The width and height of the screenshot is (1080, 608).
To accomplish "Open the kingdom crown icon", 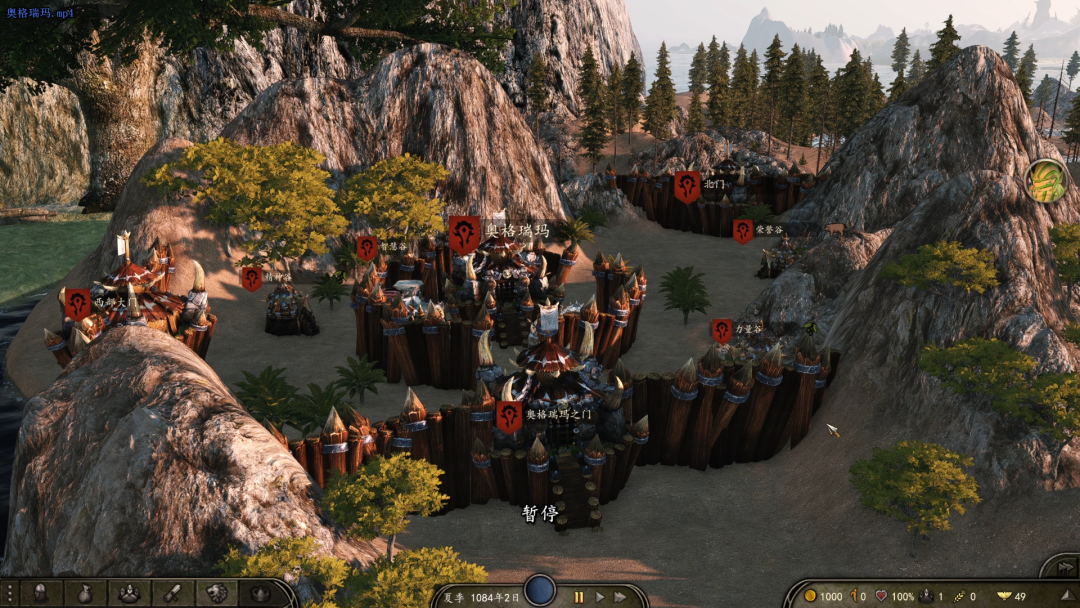I will tap(261, 593).
